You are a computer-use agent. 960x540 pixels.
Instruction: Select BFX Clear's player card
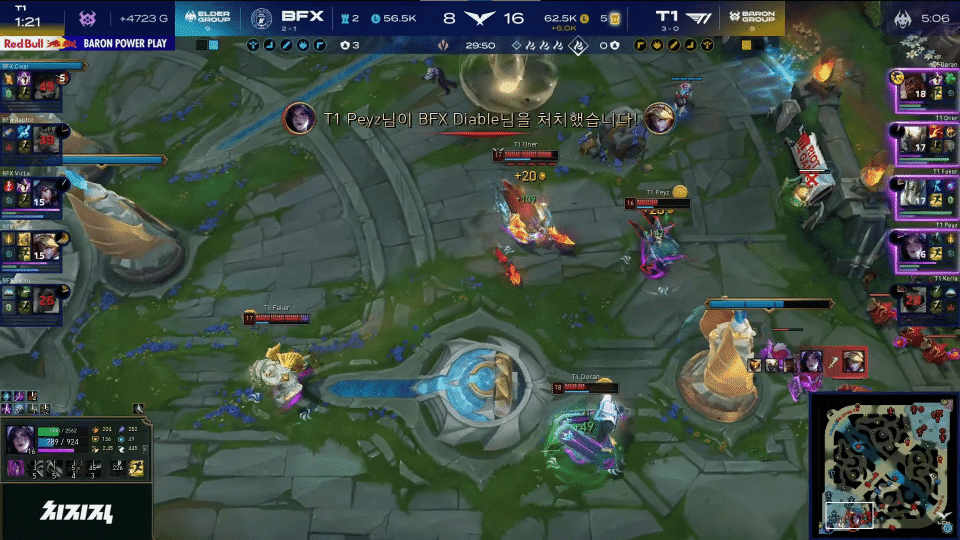tap(32, 90)
